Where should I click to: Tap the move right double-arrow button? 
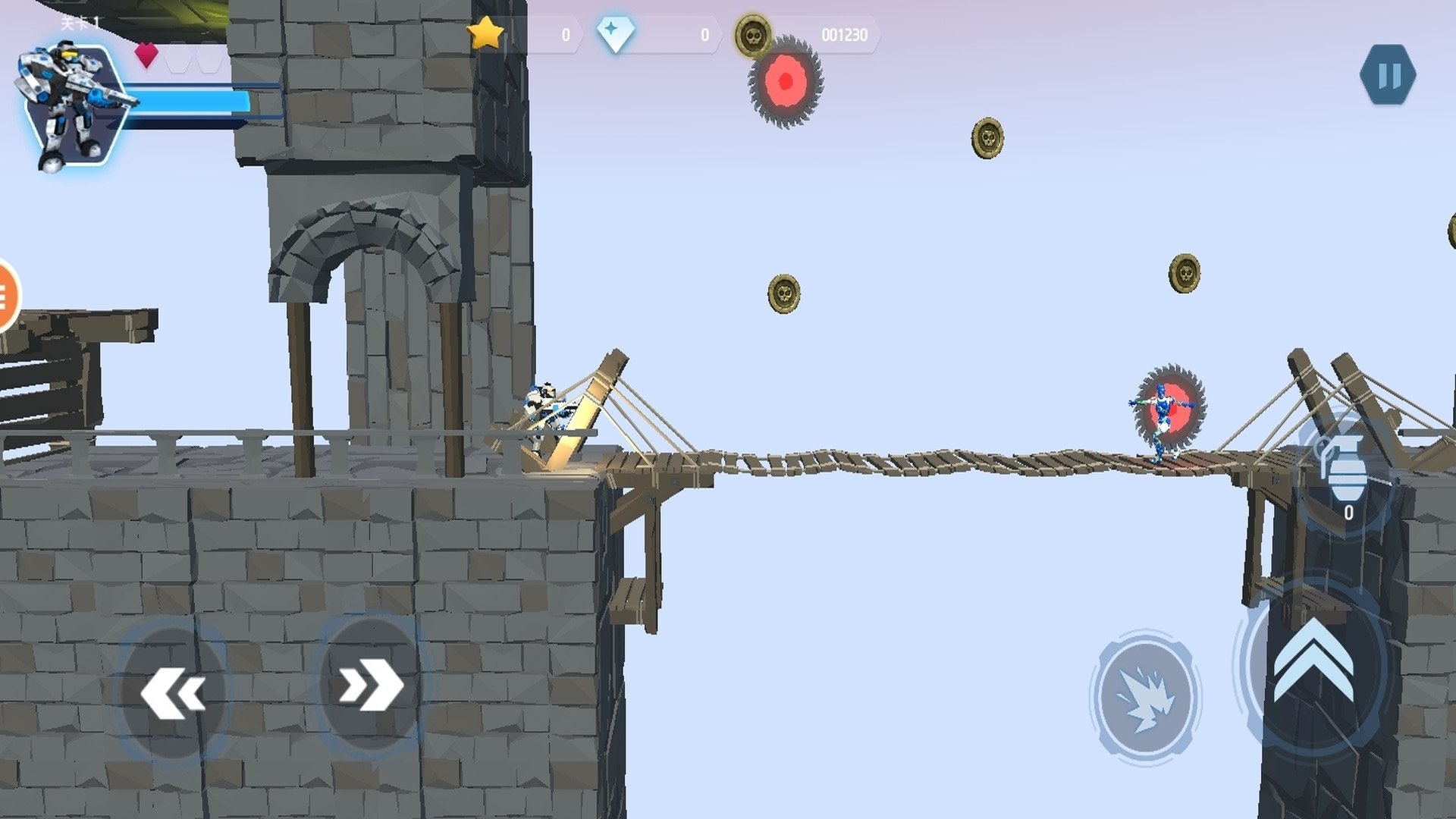(370, 685)
